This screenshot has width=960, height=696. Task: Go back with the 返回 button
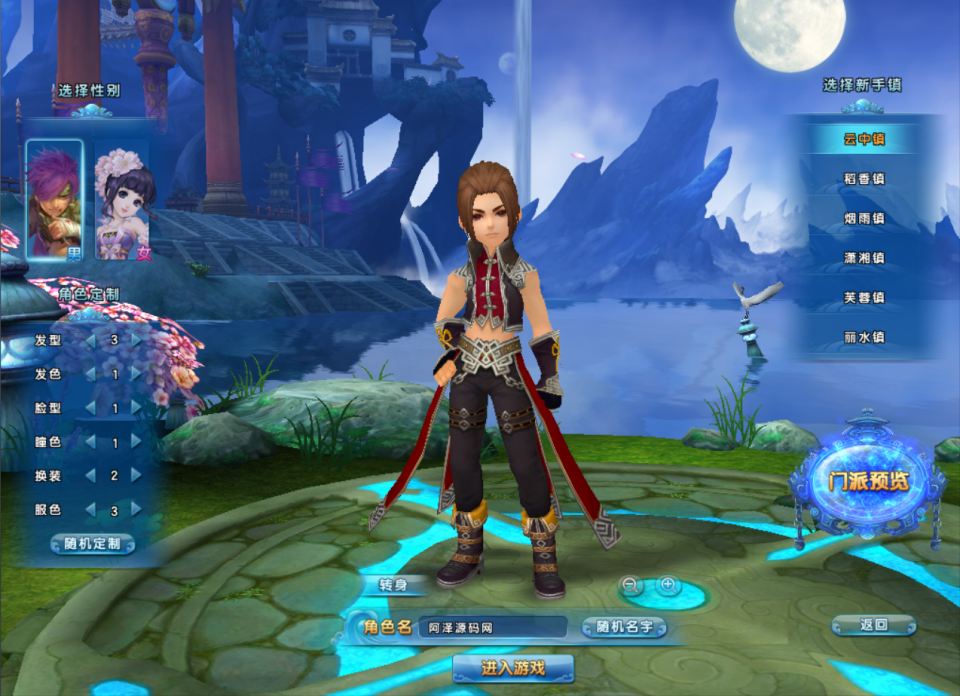[873, 626]
